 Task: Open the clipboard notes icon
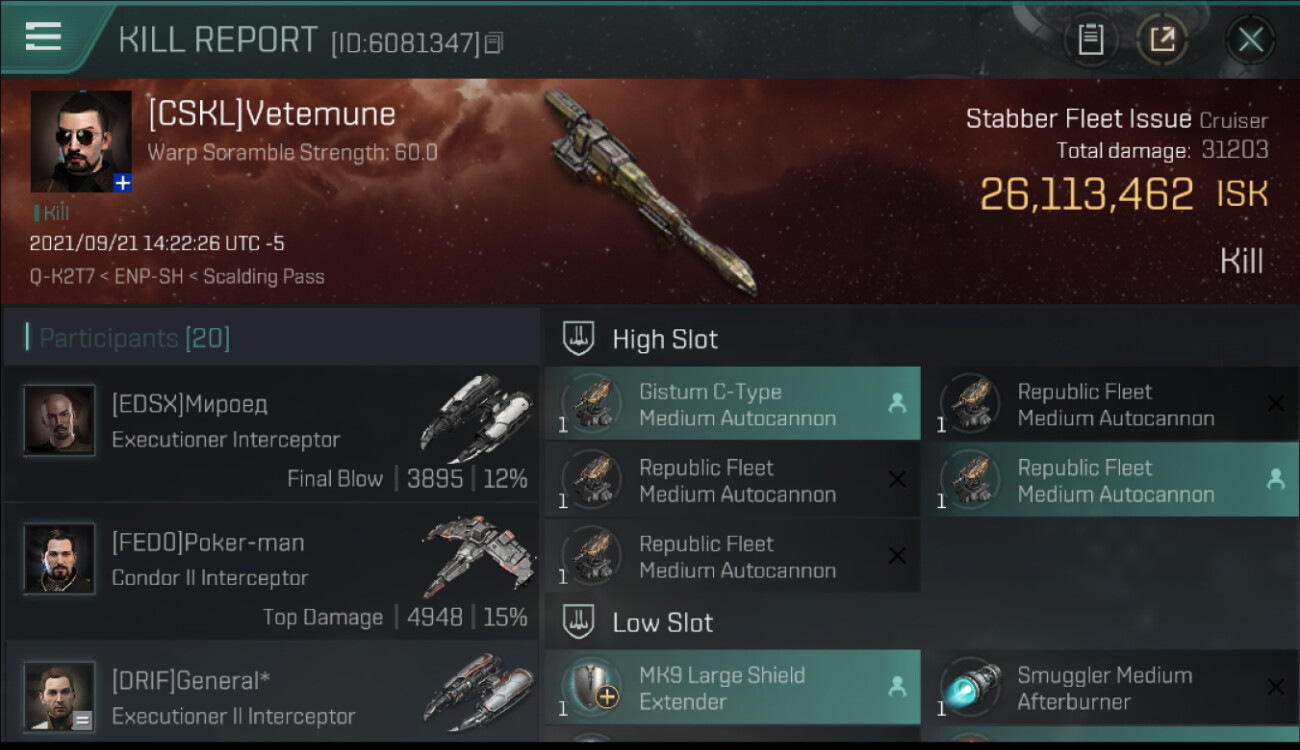[1090, 40]
